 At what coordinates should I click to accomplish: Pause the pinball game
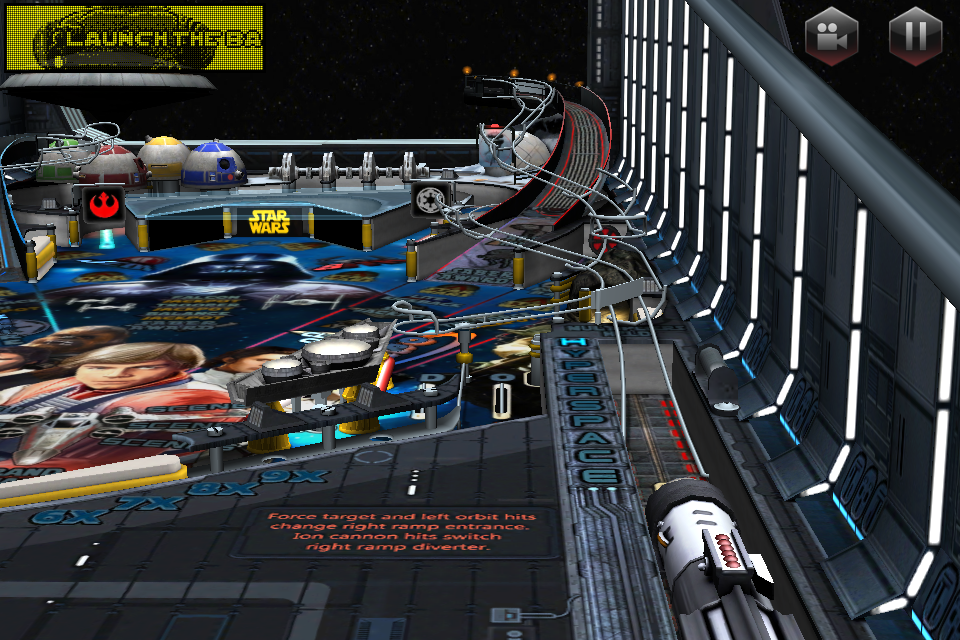[915, 37]
